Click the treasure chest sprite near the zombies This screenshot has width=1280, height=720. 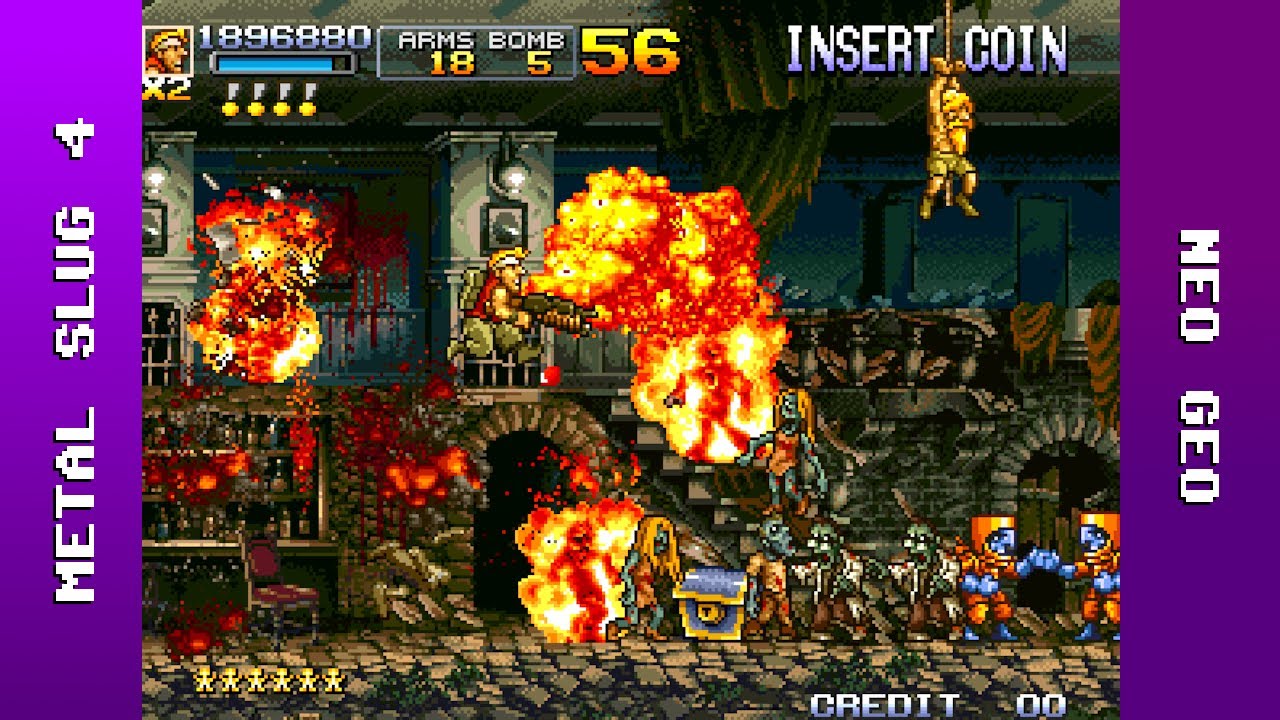710,600
